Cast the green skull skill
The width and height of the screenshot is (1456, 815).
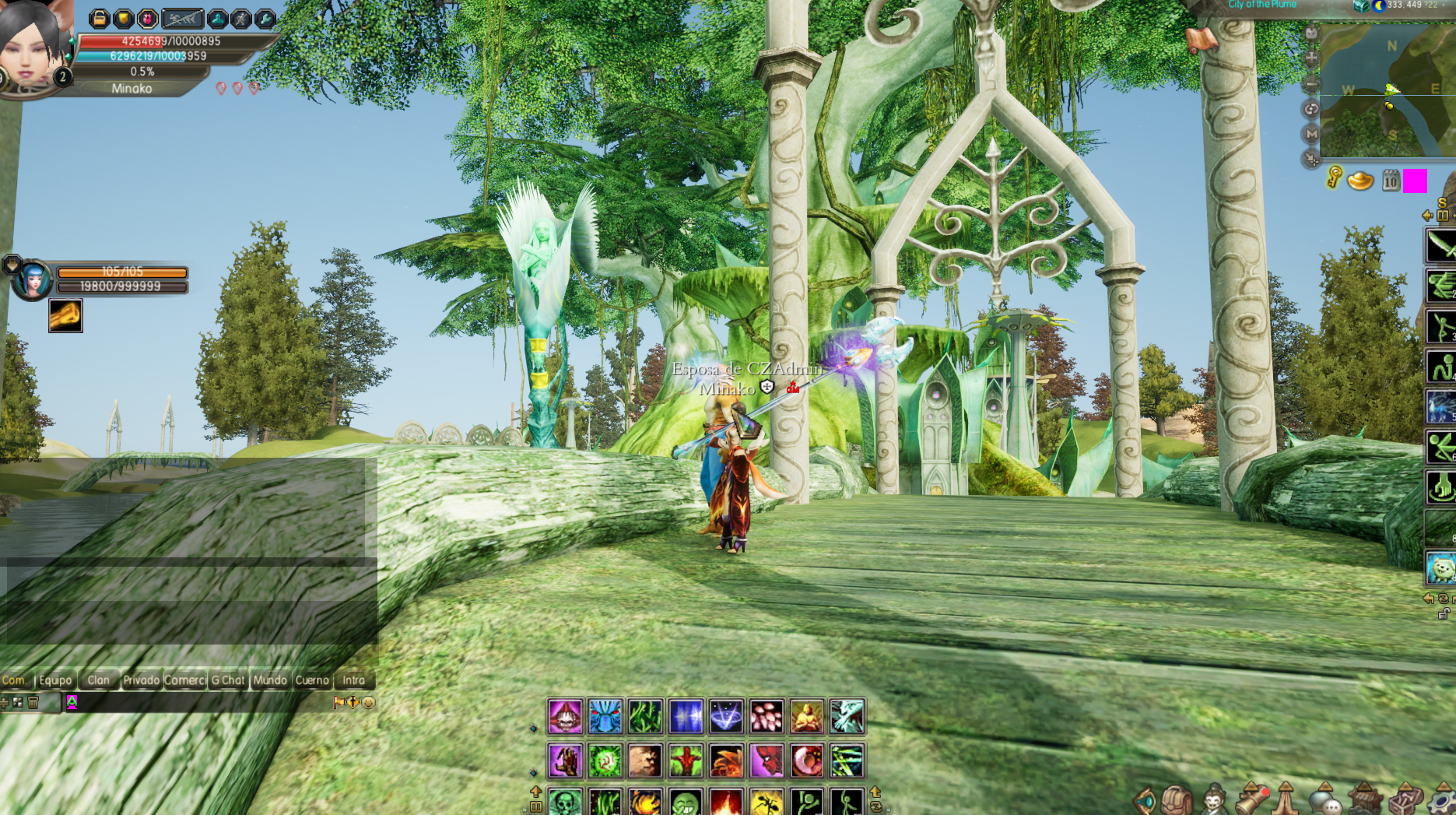[x=565, y=802]
